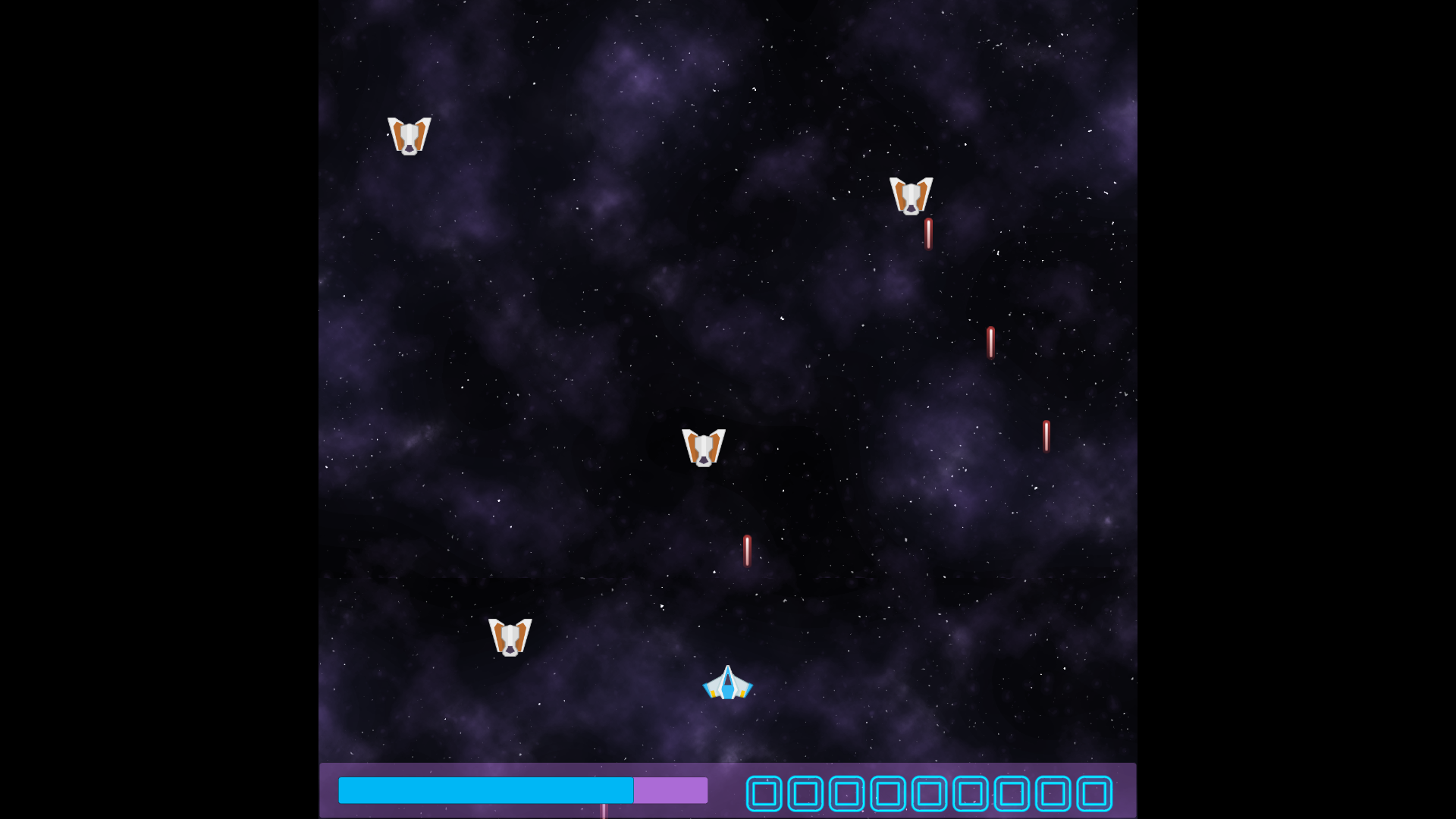Image resolution: width=1456 pixels, height=819 pixels.
Task: Click the enemy ship firing near the top right
Action: point(911,196)
